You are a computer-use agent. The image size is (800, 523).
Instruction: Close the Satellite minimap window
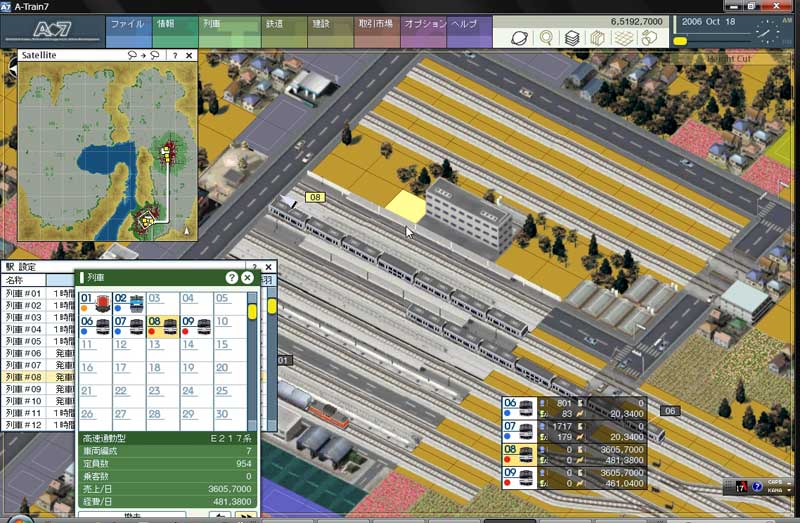(189, 56)
